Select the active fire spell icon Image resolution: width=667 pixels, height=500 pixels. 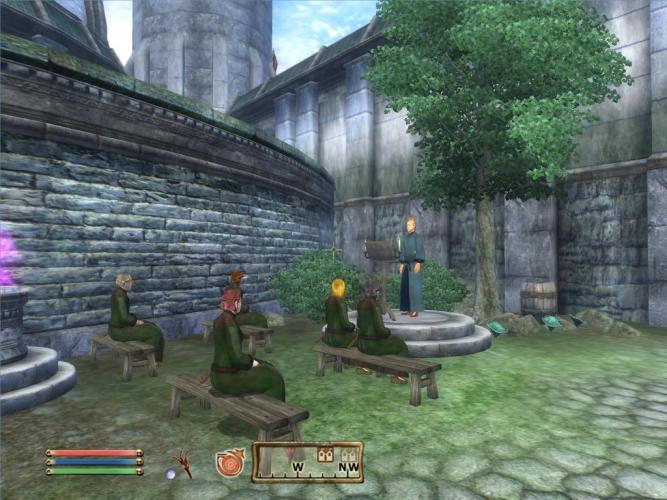point(229,463)
